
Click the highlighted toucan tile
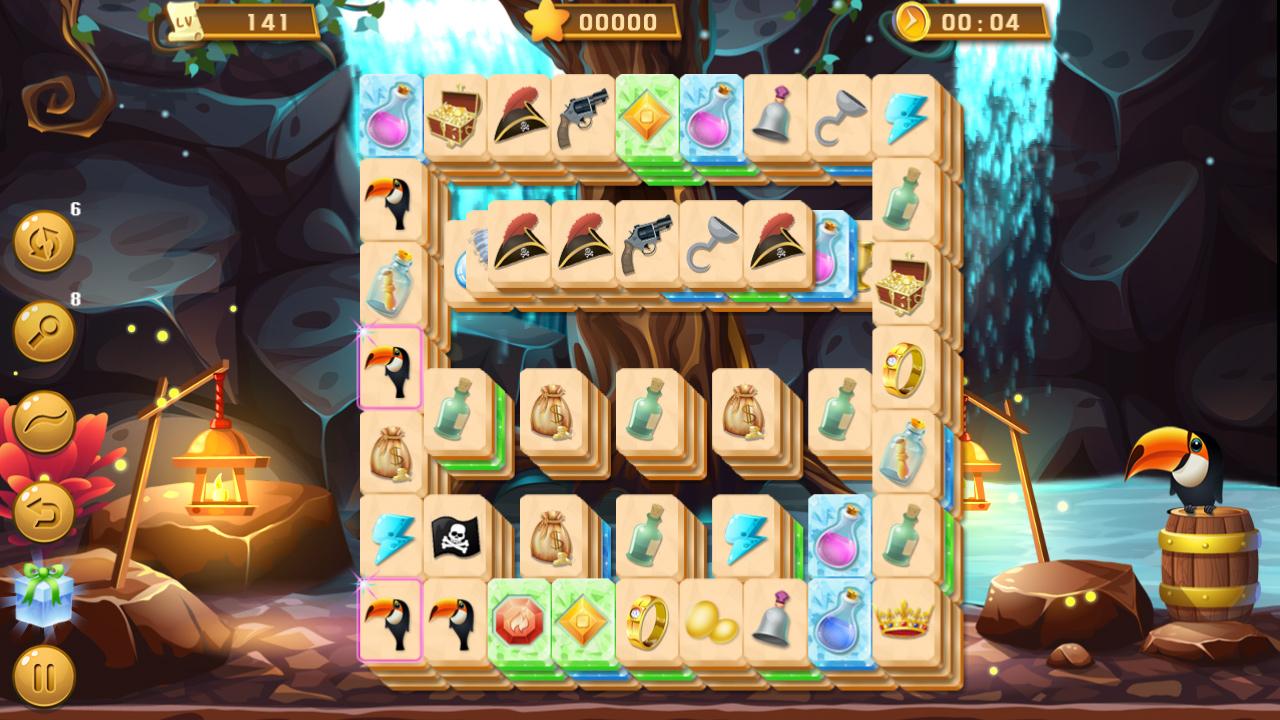[390, 370]
